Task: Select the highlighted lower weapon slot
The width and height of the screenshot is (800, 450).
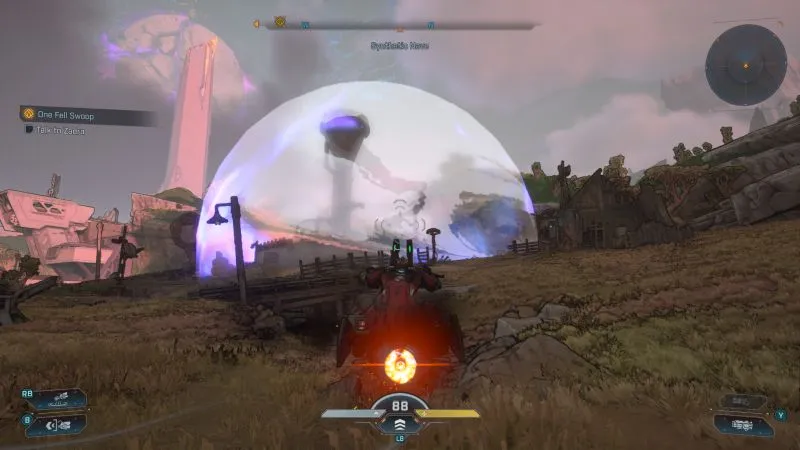Action: click(744, 424)
